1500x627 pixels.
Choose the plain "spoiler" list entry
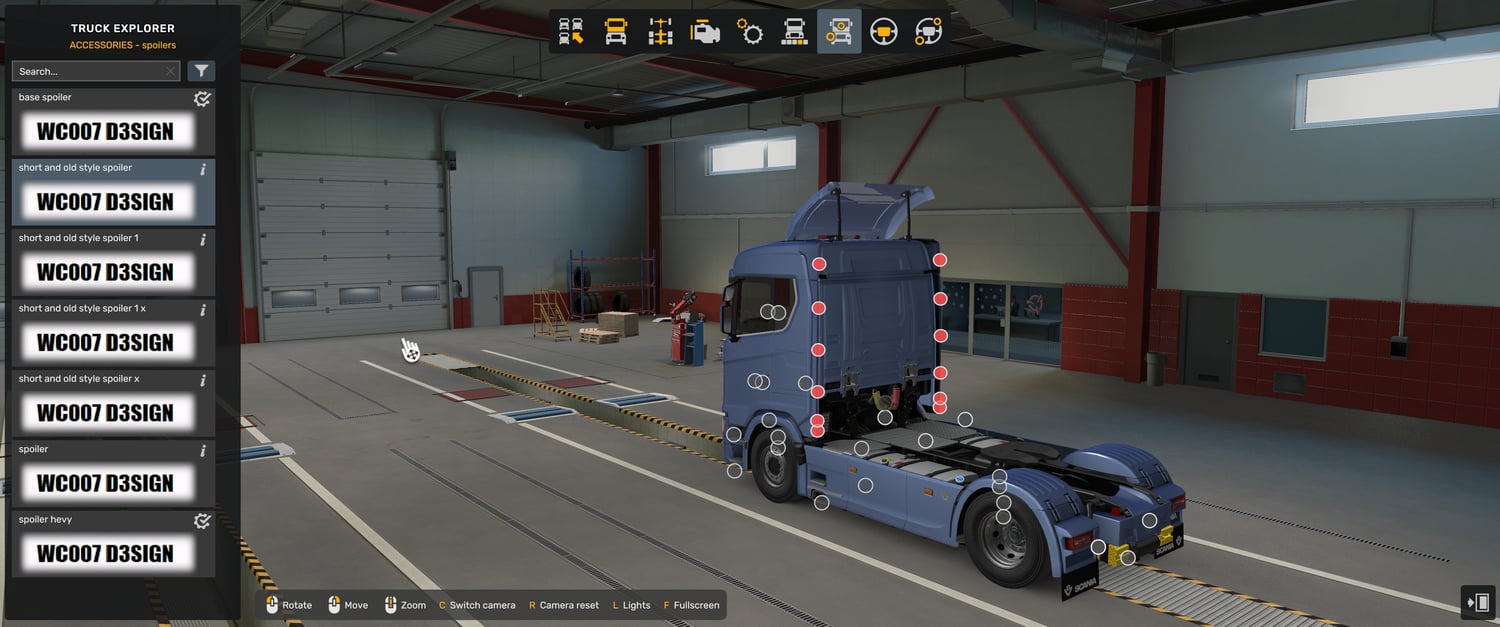(105, 474)
